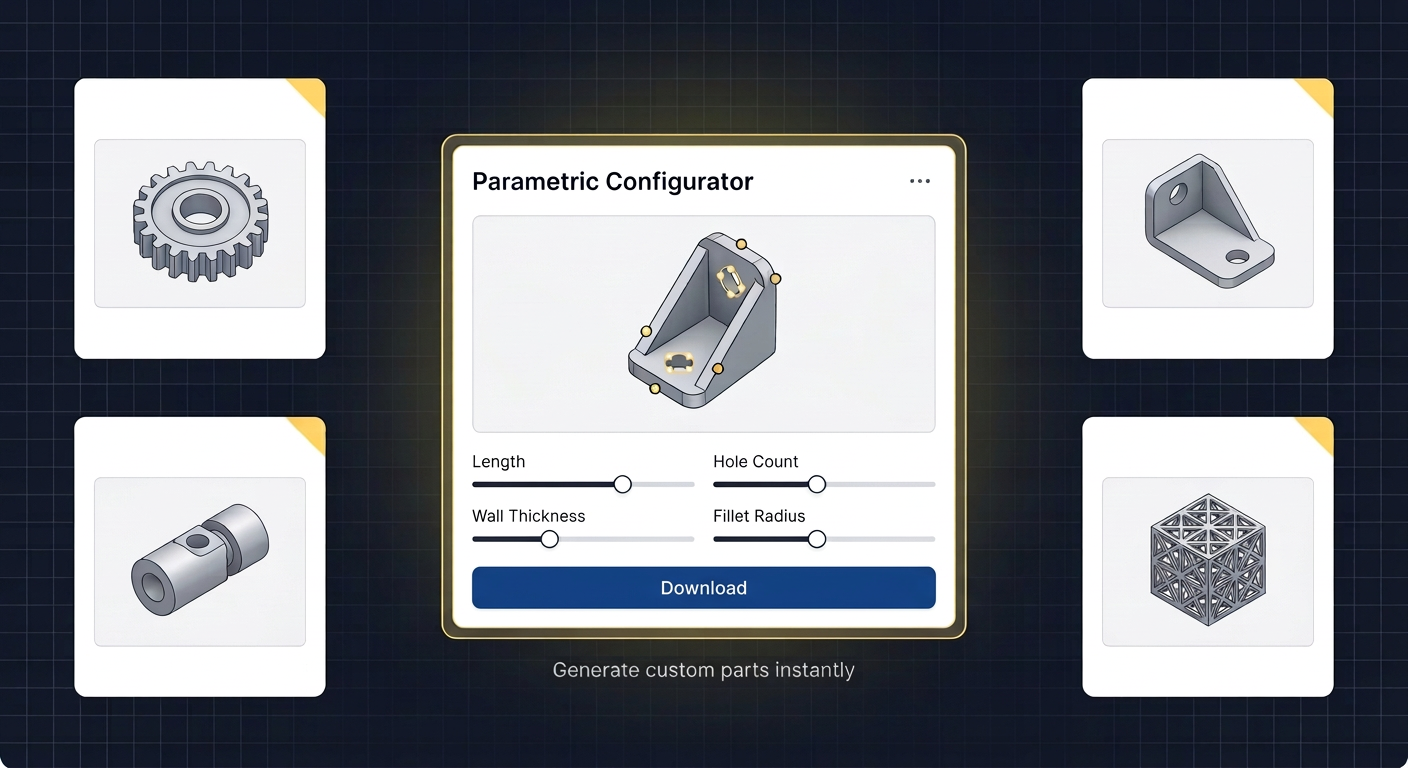Image resolution: width=1408 pixels, height=768 pixels.
Task: Click the Parametric Configurator title
Action: (x=612, y=182)
